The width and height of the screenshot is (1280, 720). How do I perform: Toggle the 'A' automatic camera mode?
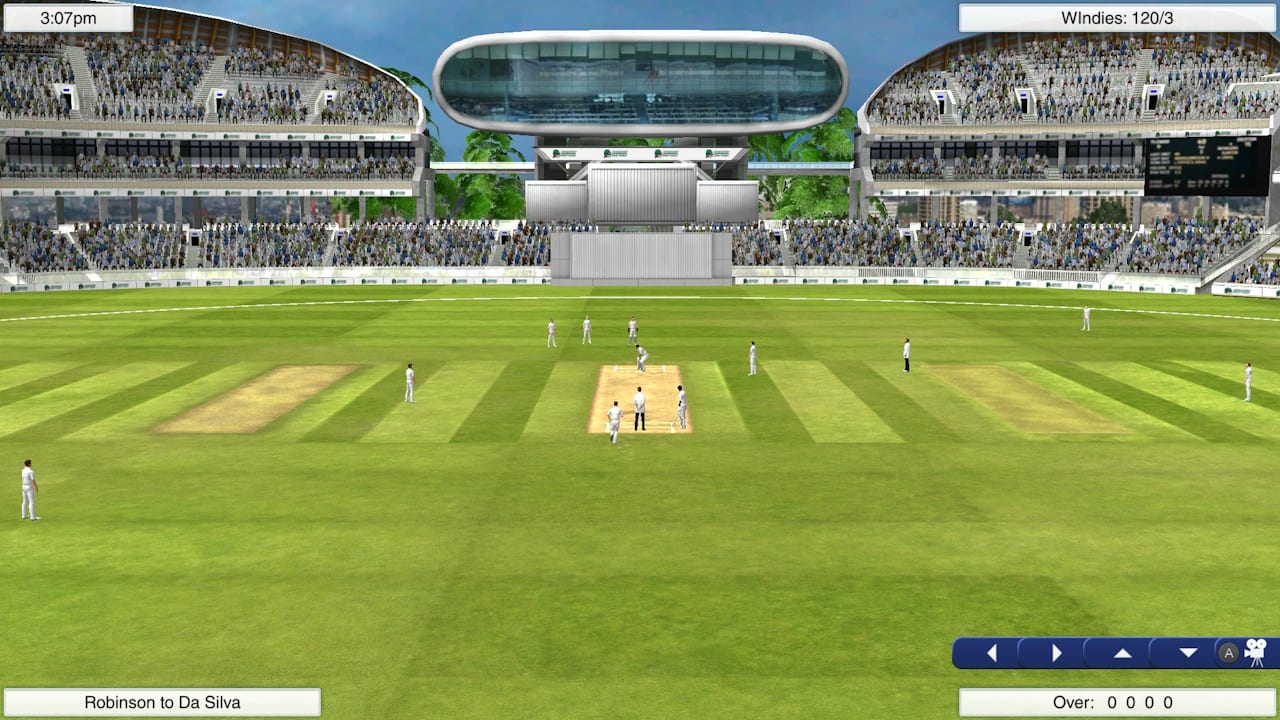(1226, 652)
